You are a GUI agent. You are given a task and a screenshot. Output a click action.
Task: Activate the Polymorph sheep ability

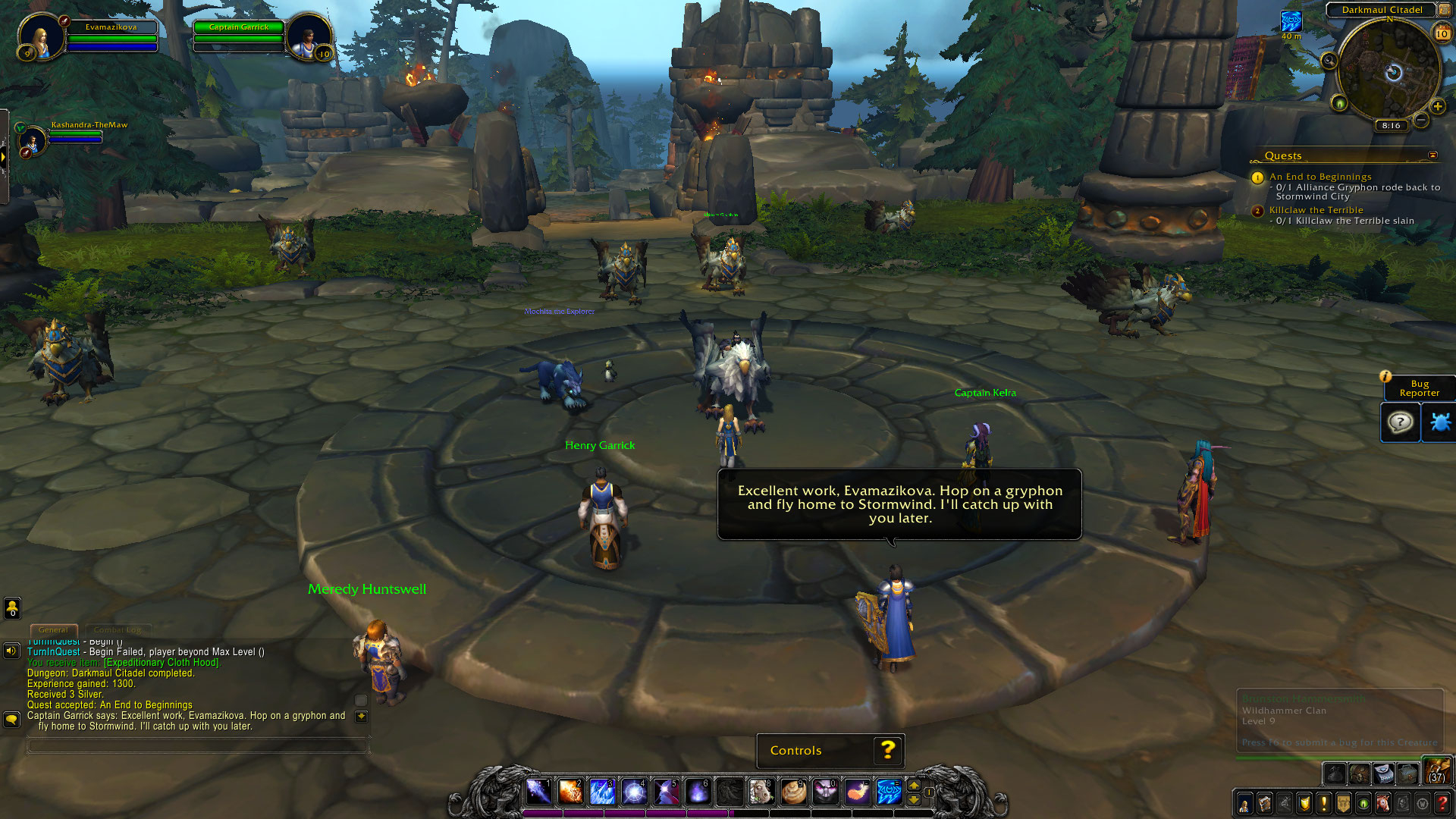pyautogui.click(x=761, y=792)
